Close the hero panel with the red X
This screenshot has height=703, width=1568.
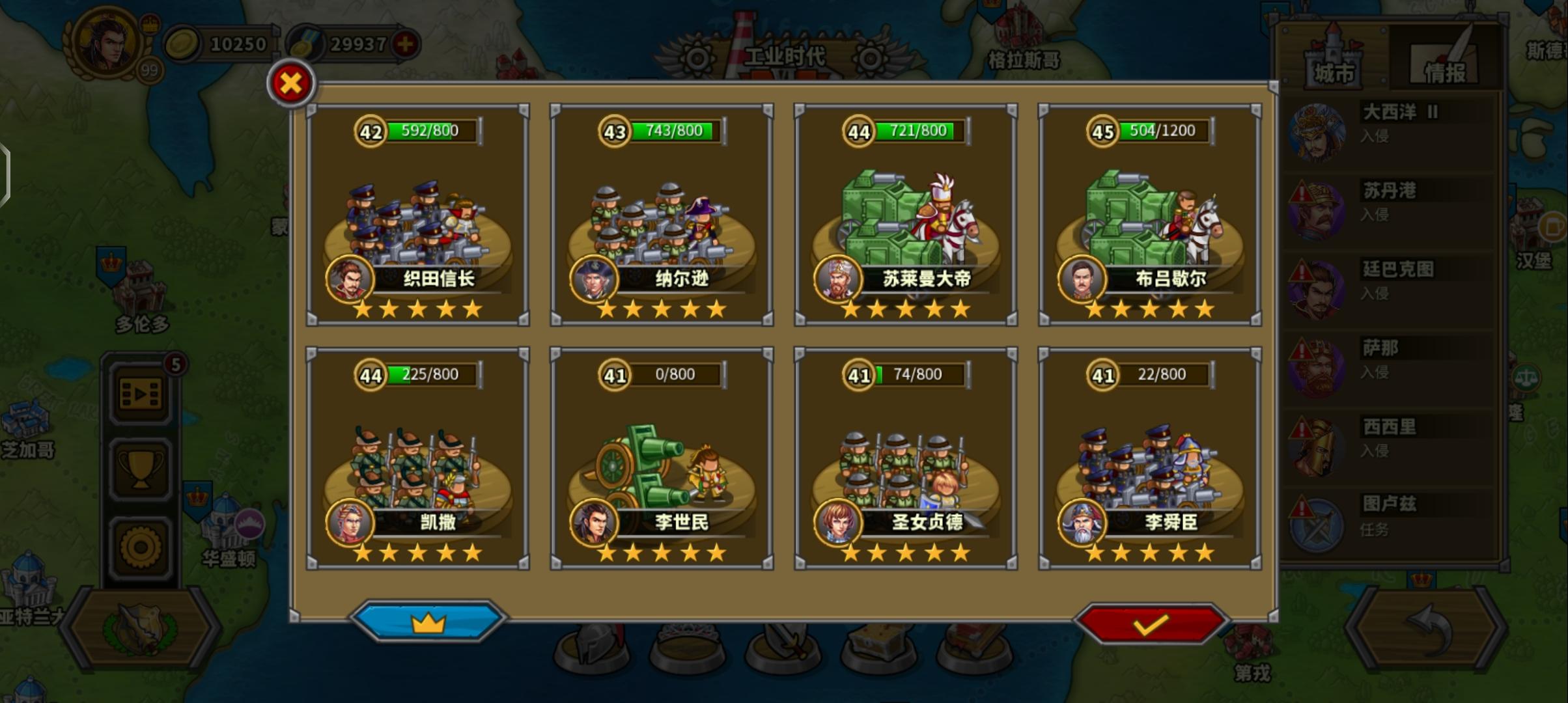[290, 83]
